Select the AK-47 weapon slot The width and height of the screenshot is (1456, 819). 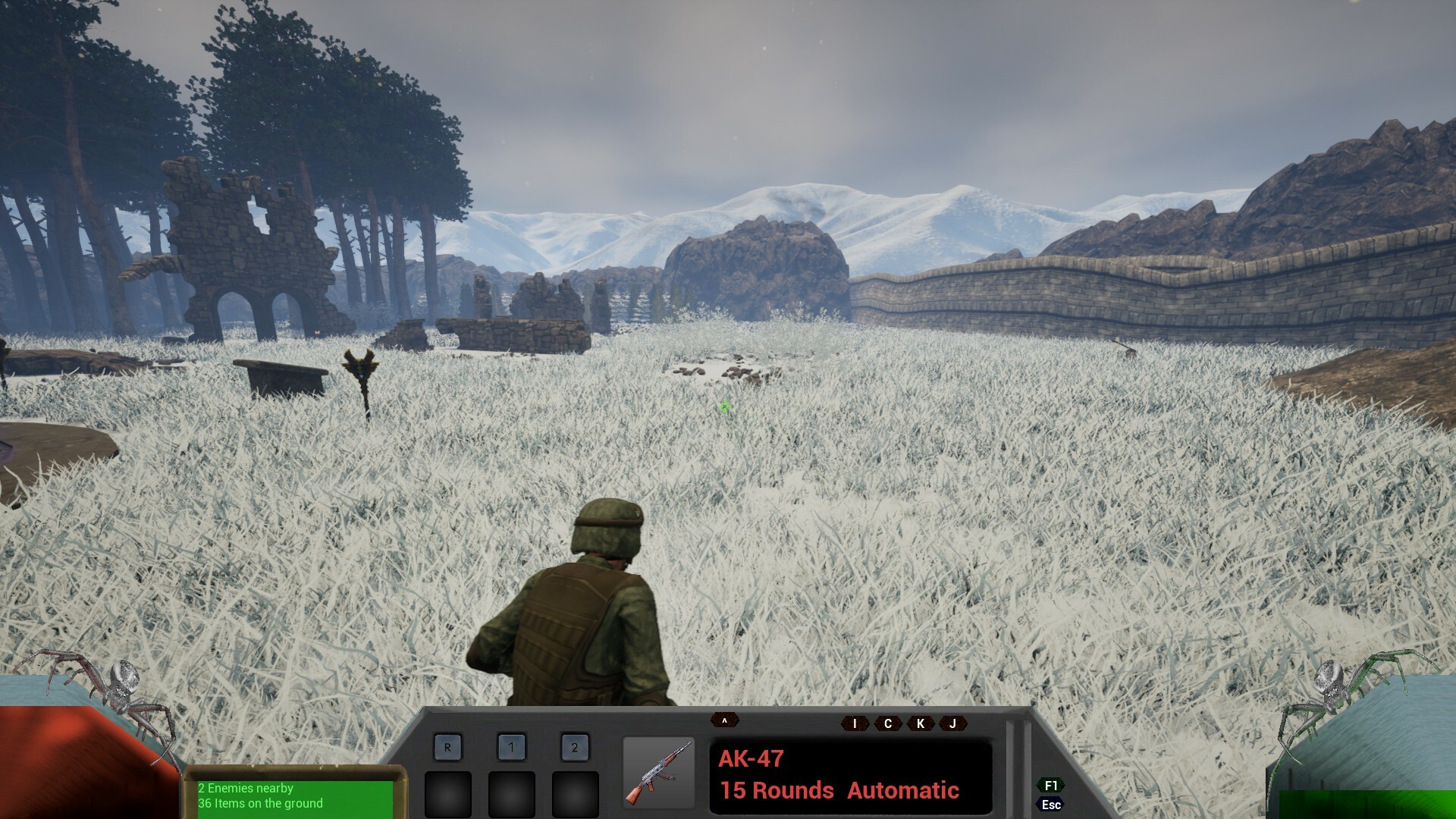(658, 773)
